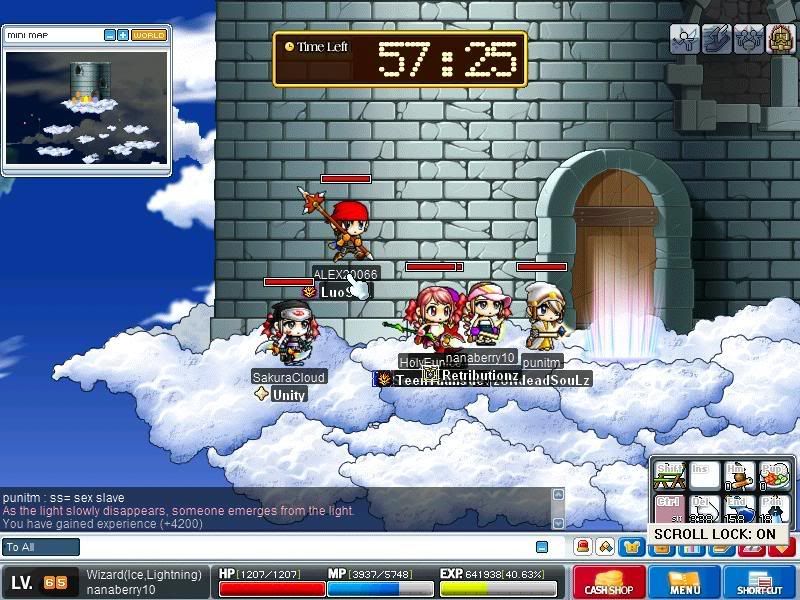
Task: Click the golden armor buff icon
Action: tap(780, 39)
